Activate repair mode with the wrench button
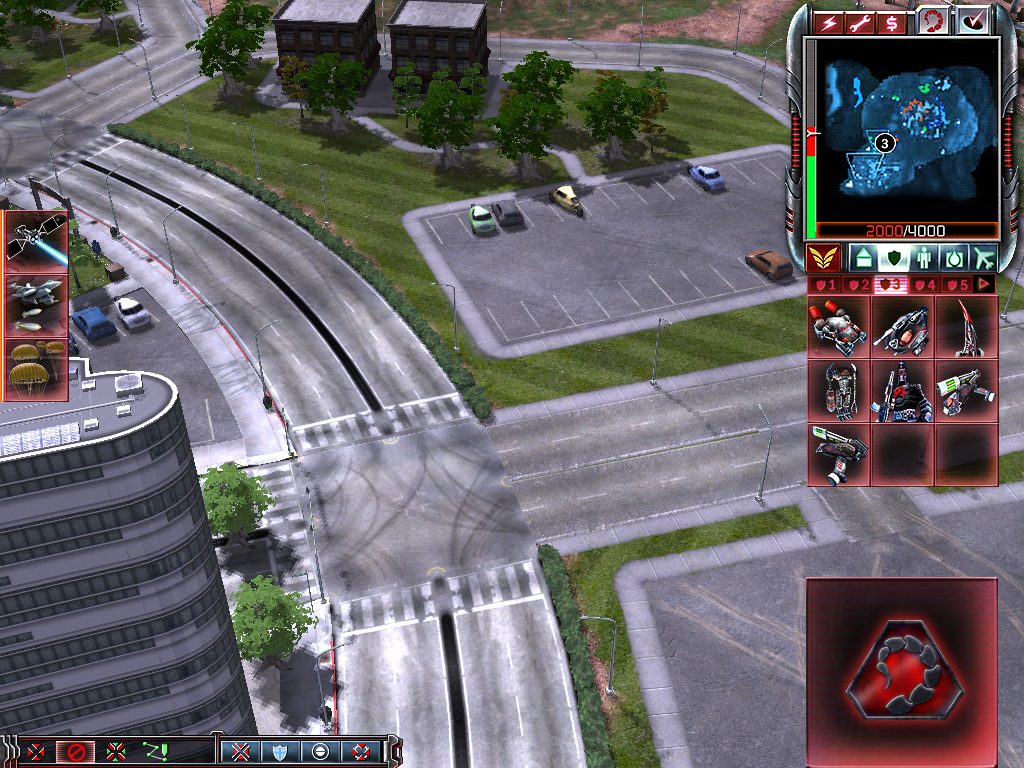This screenshot has height=768, width=1024. coord(860,22)
